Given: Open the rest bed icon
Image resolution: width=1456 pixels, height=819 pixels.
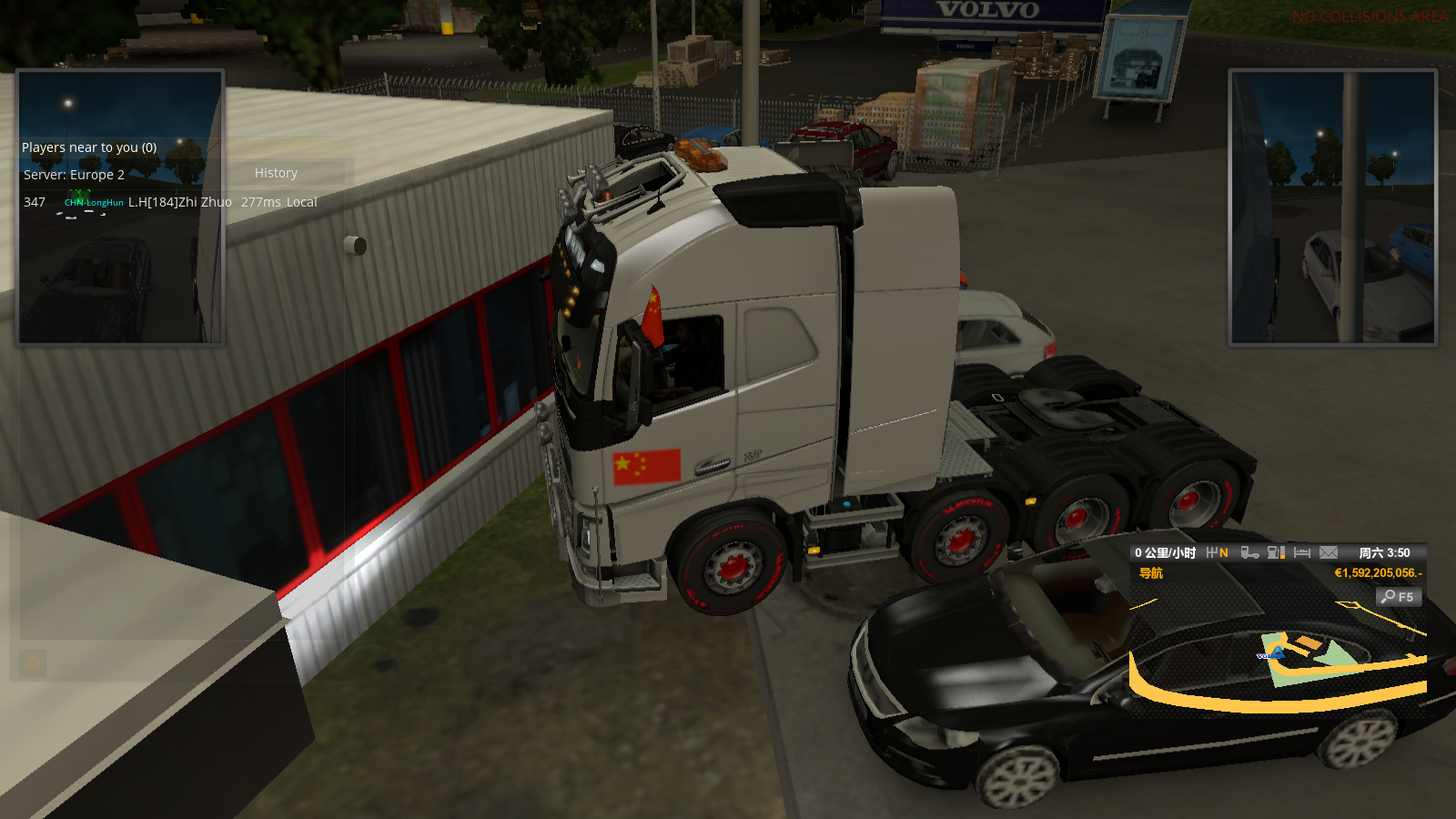Looking at the screenshot, I should point(1302,552).
